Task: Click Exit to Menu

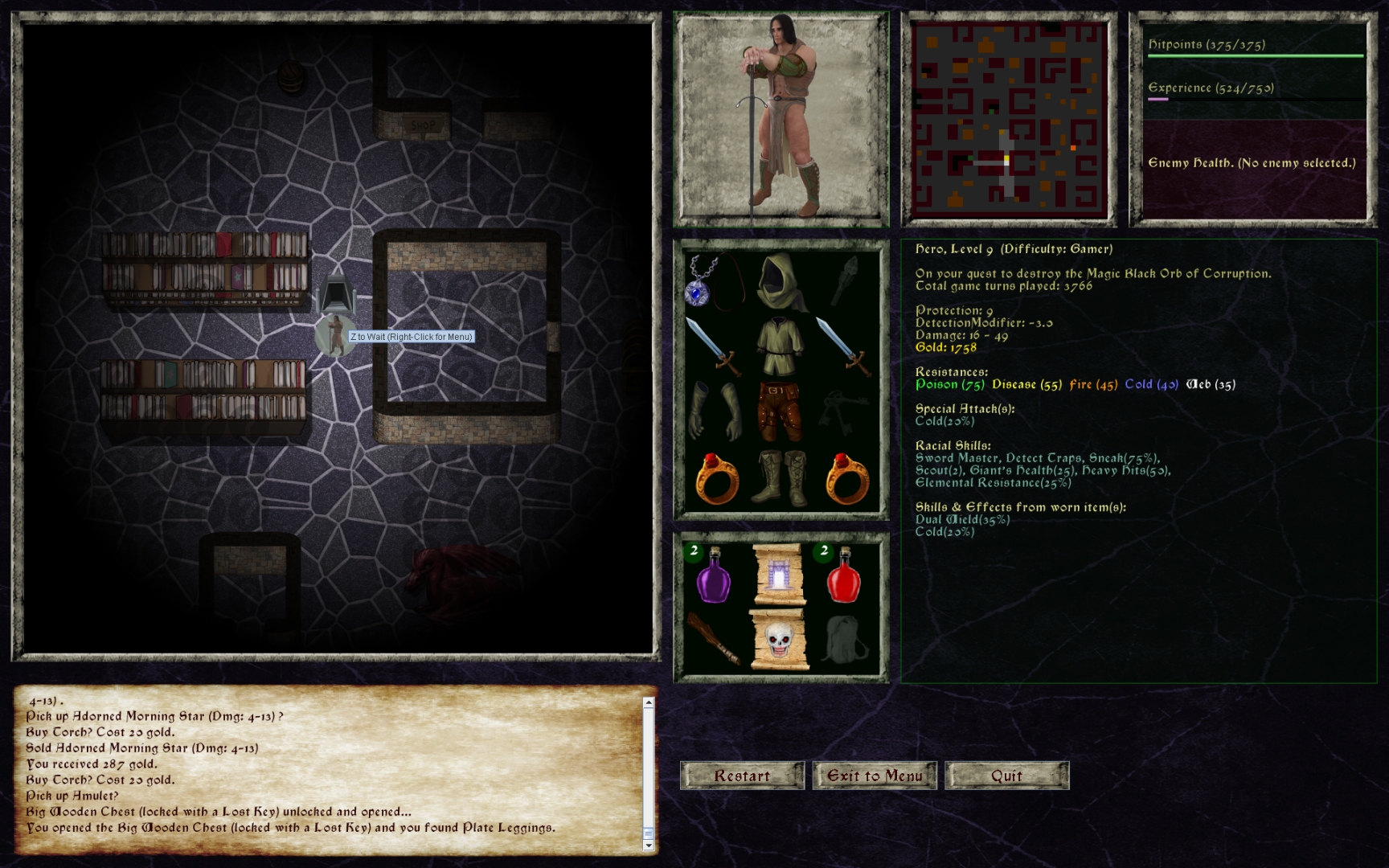Action: [874, 776]
